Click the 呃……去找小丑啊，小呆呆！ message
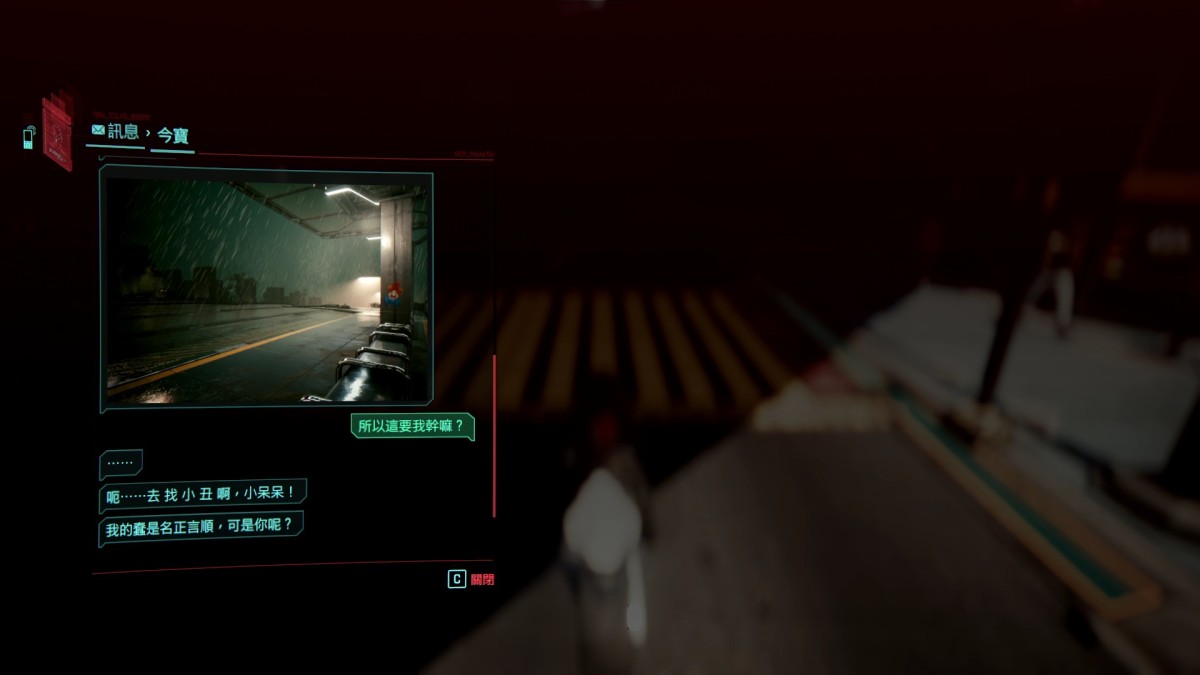 204,494
